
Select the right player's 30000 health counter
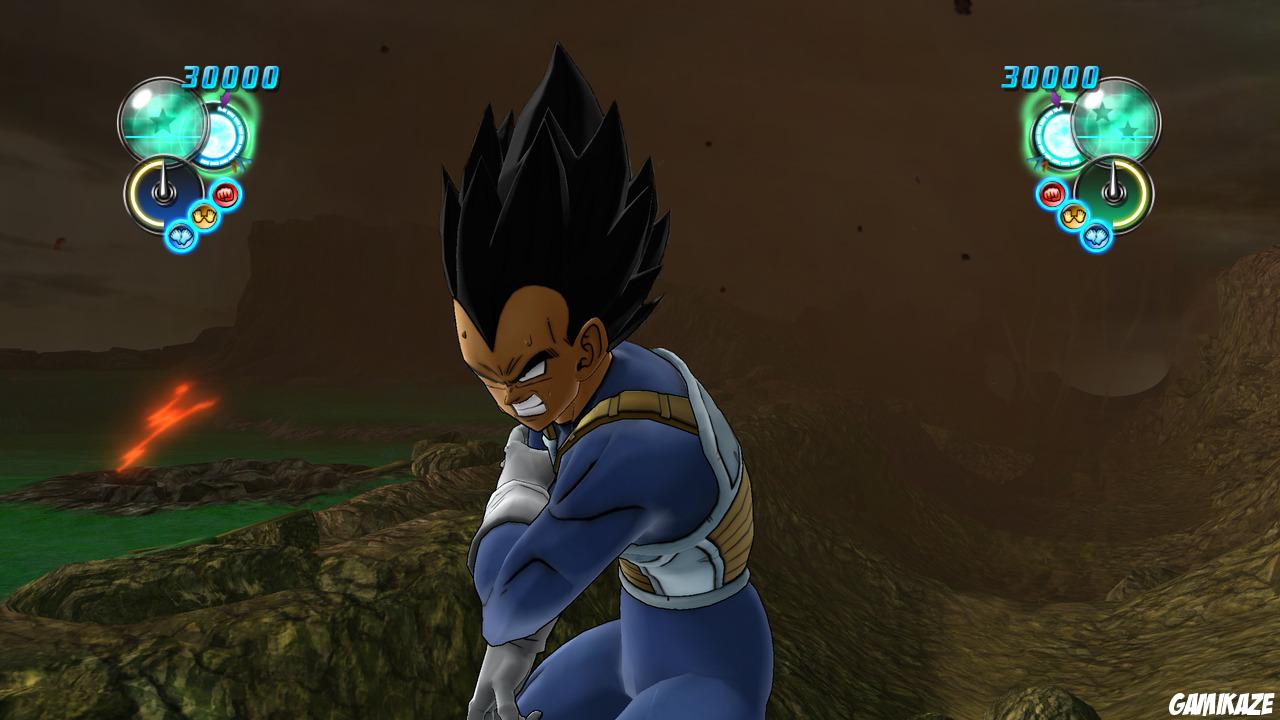click(1048, 78)
